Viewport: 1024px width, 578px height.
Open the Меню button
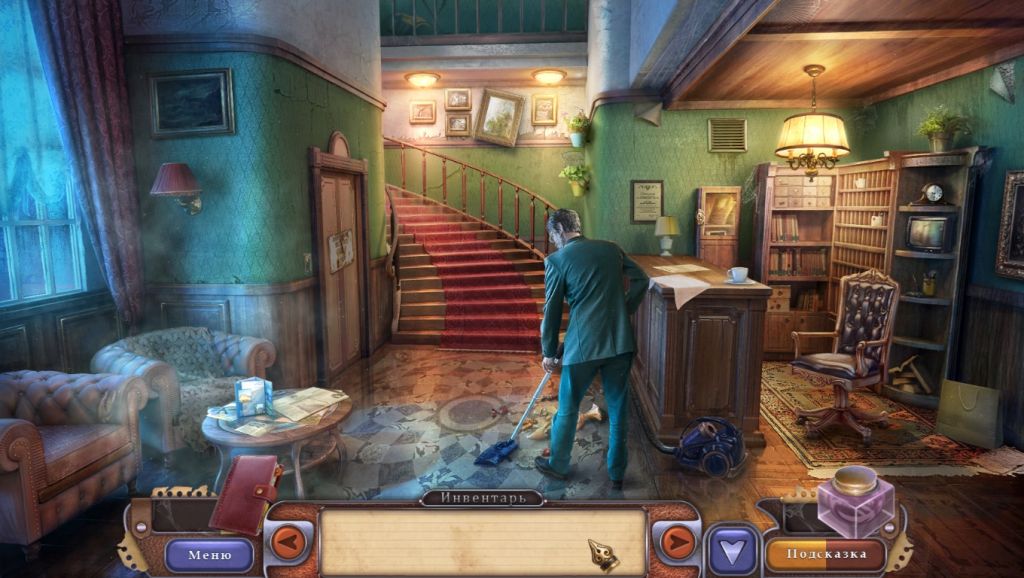tap(209, 554)
